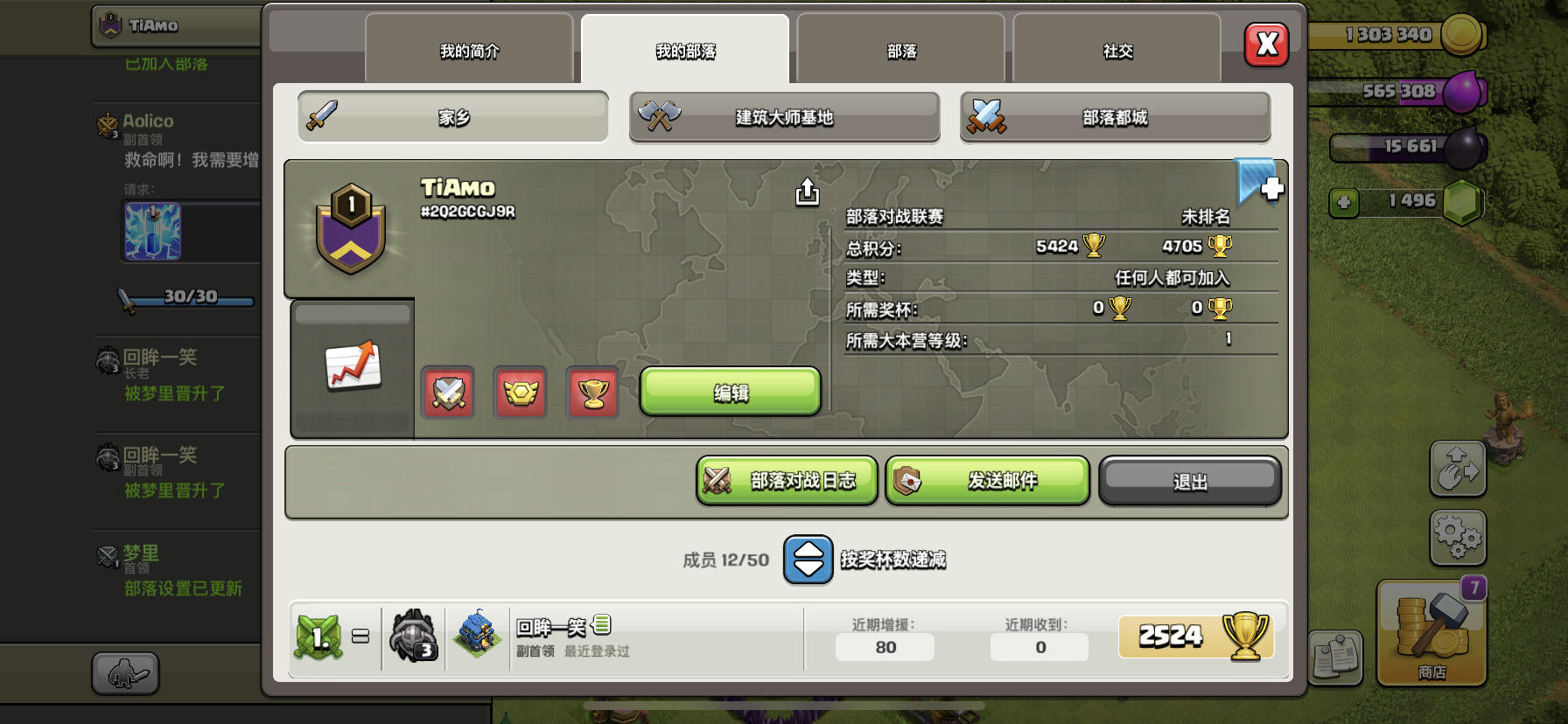Switch to the 我的简介 tab
1568x724 pixels.
coord(468,50)
